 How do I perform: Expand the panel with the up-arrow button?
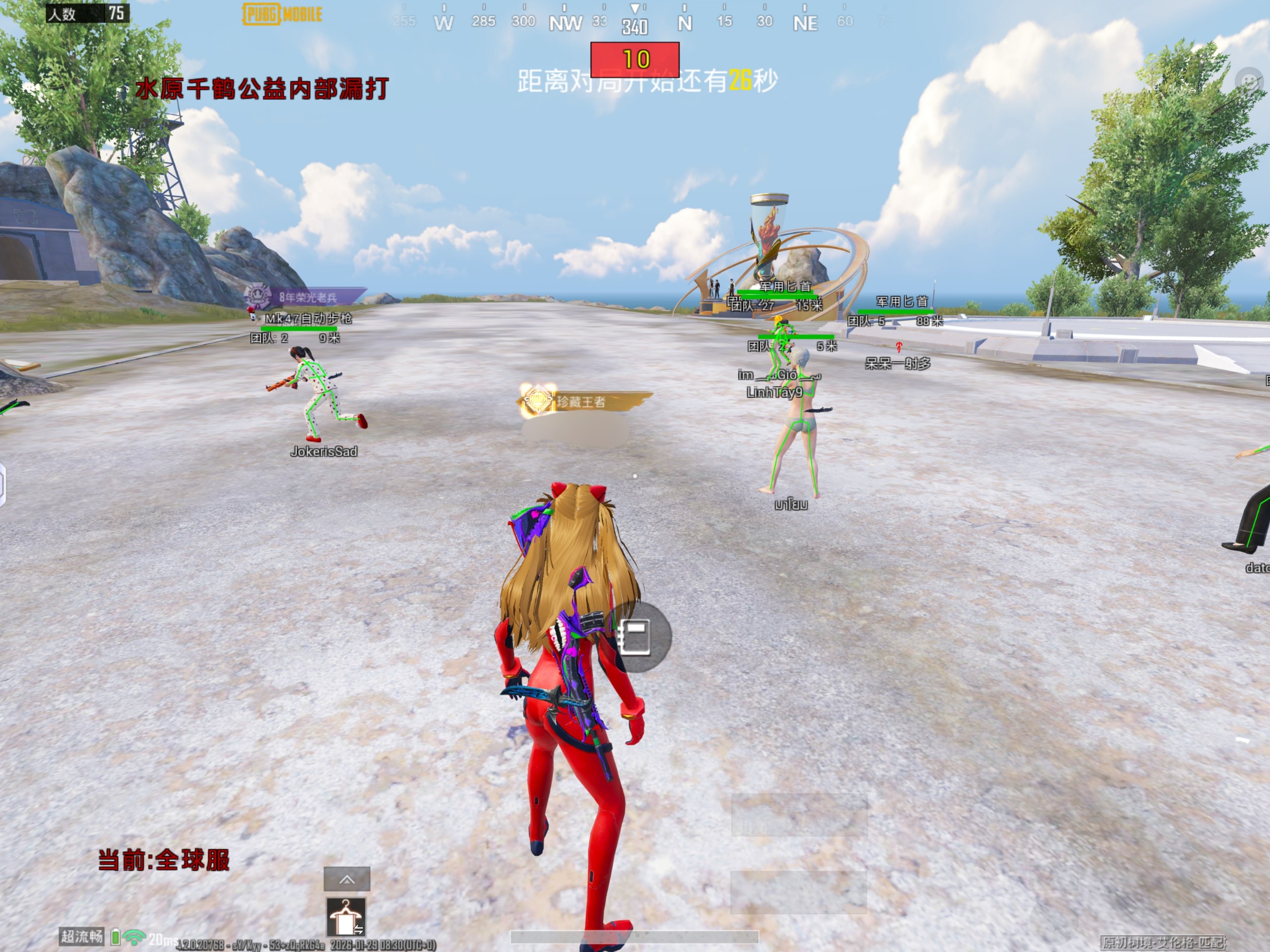pos(347,879)
